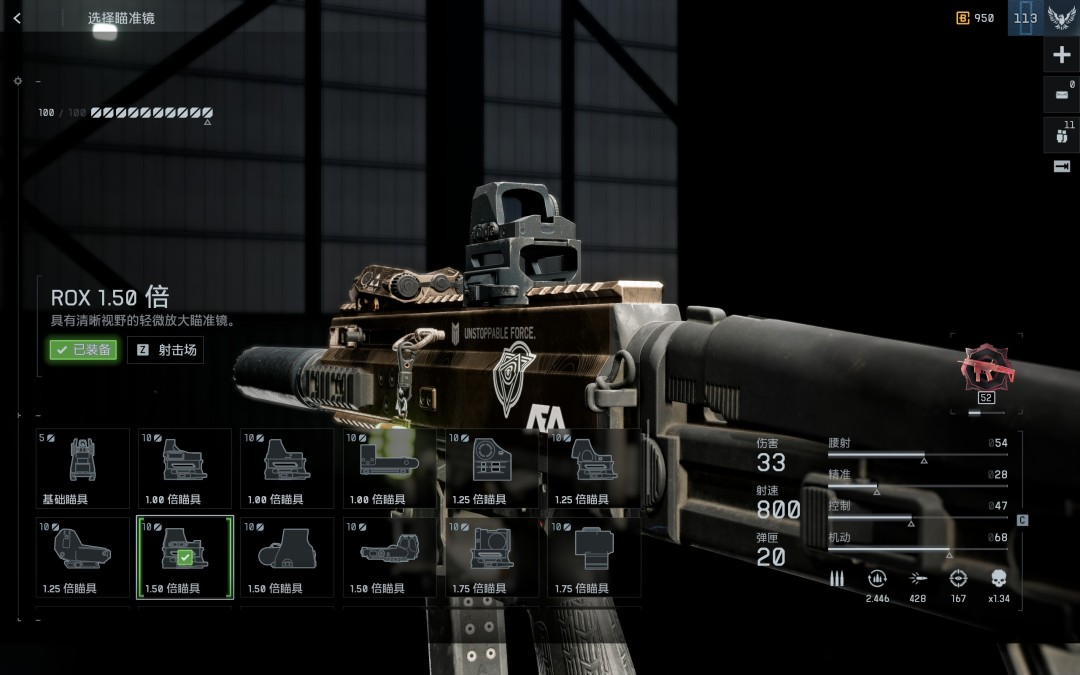
Task: Choose the long flat 1.00 倍瞄具 sight
Action: 390,468
